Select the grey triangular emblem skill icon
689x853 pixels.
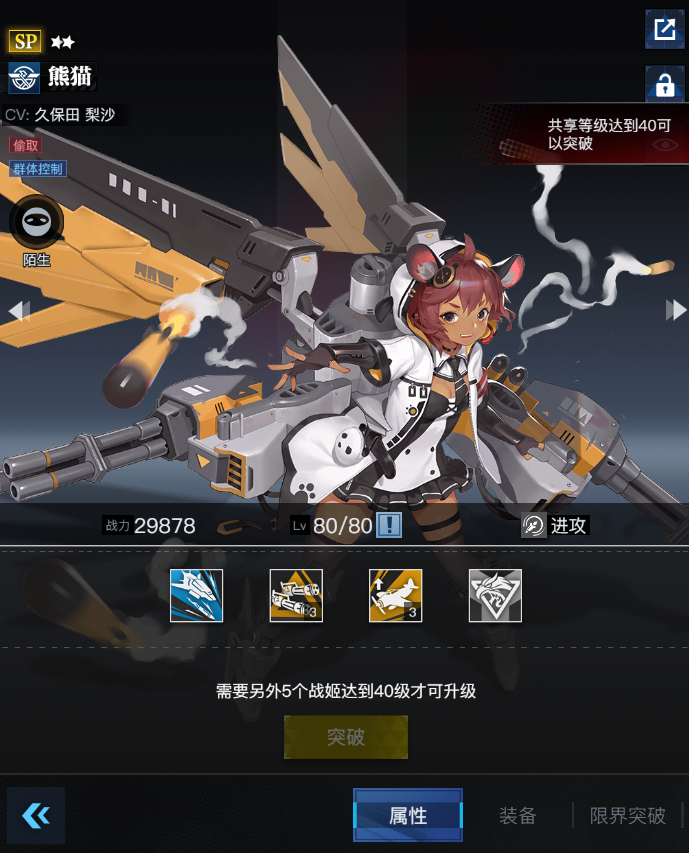[x=495, y=595]
